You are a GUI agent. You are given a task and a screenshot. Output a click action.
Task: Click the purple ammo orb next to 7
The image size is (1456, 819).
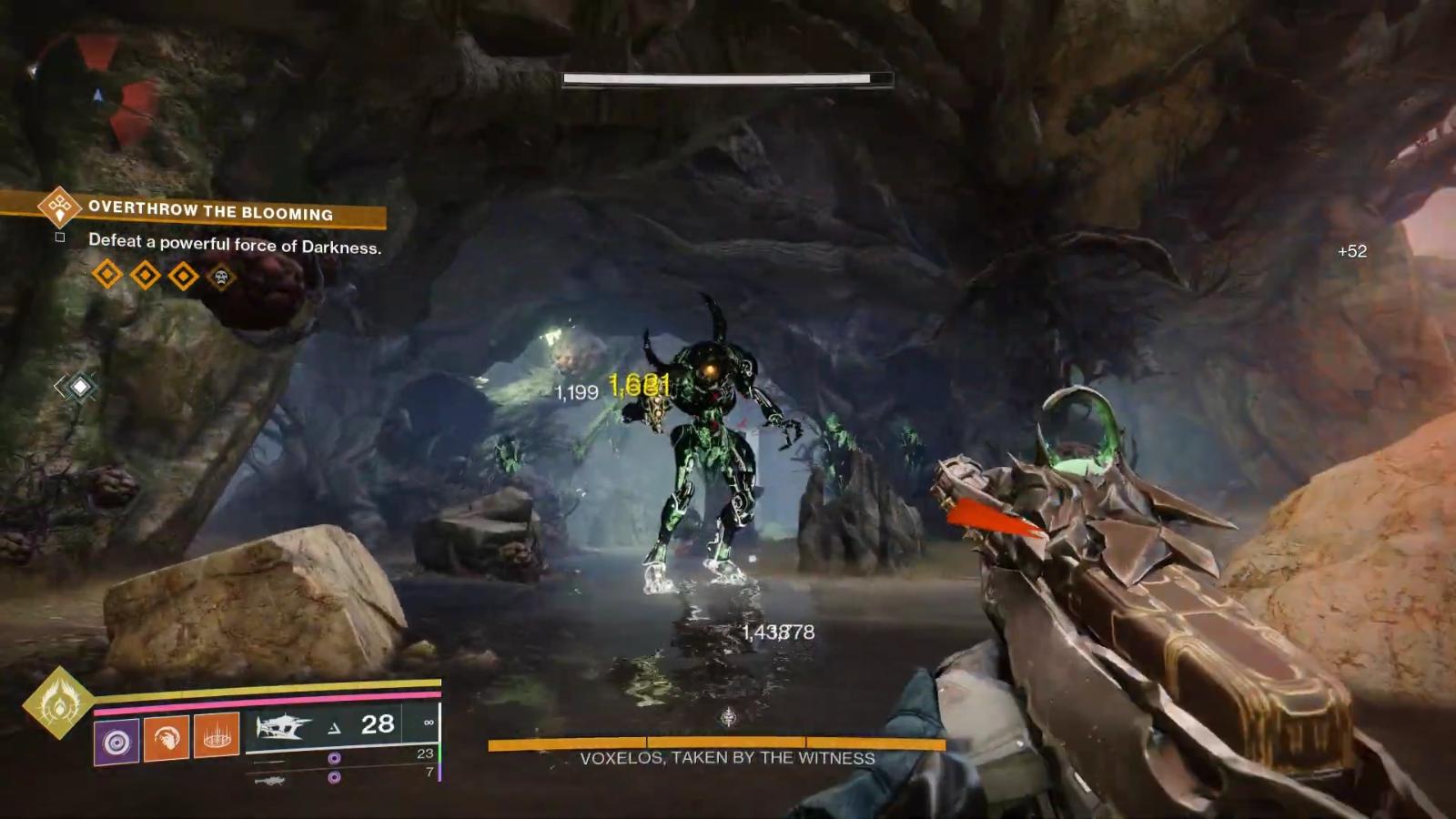[x=334, y=777]
